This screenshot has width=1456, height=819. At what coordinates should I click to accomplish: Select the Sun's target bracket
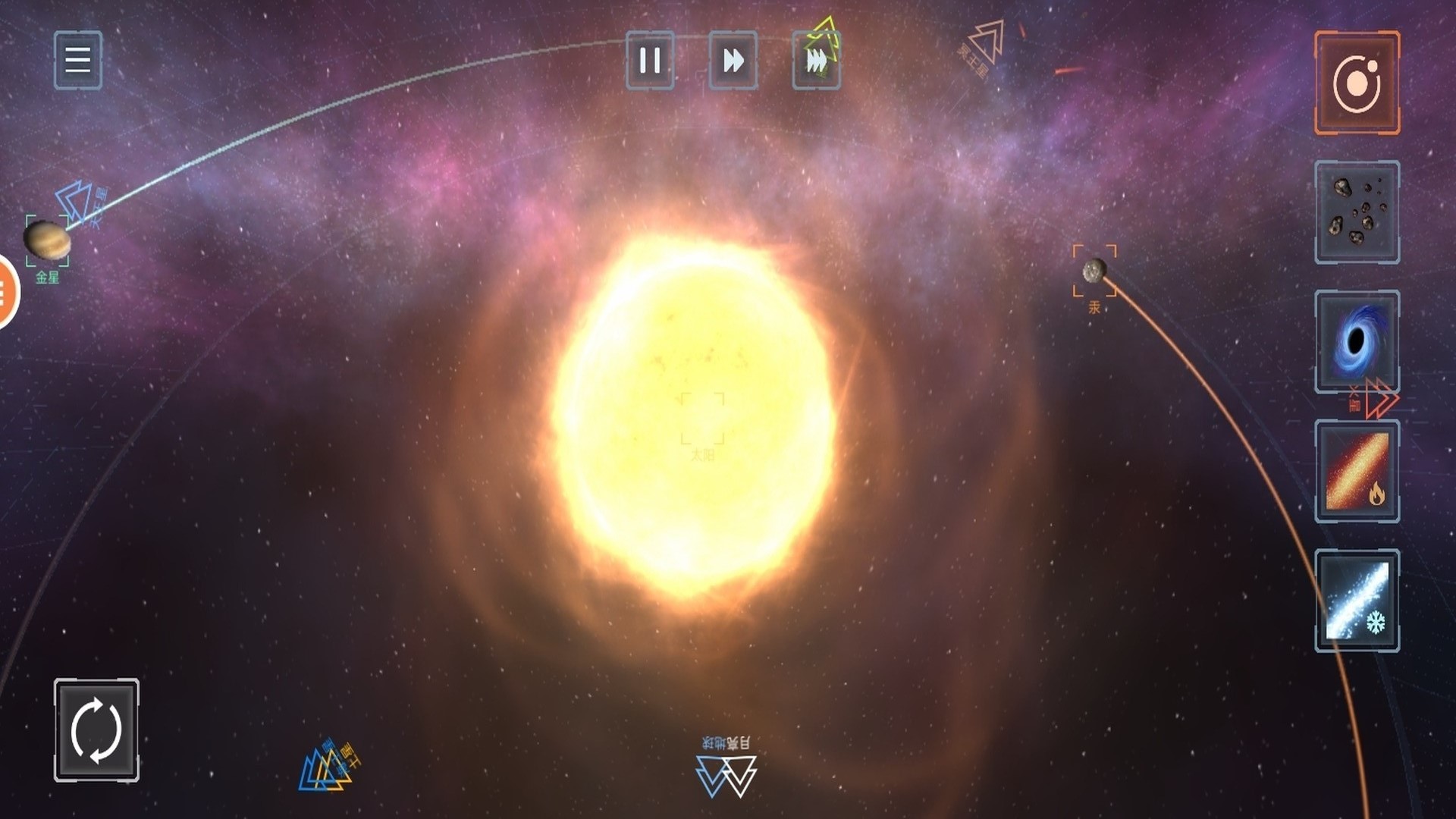pyautogui.click(x=702, y=418)
